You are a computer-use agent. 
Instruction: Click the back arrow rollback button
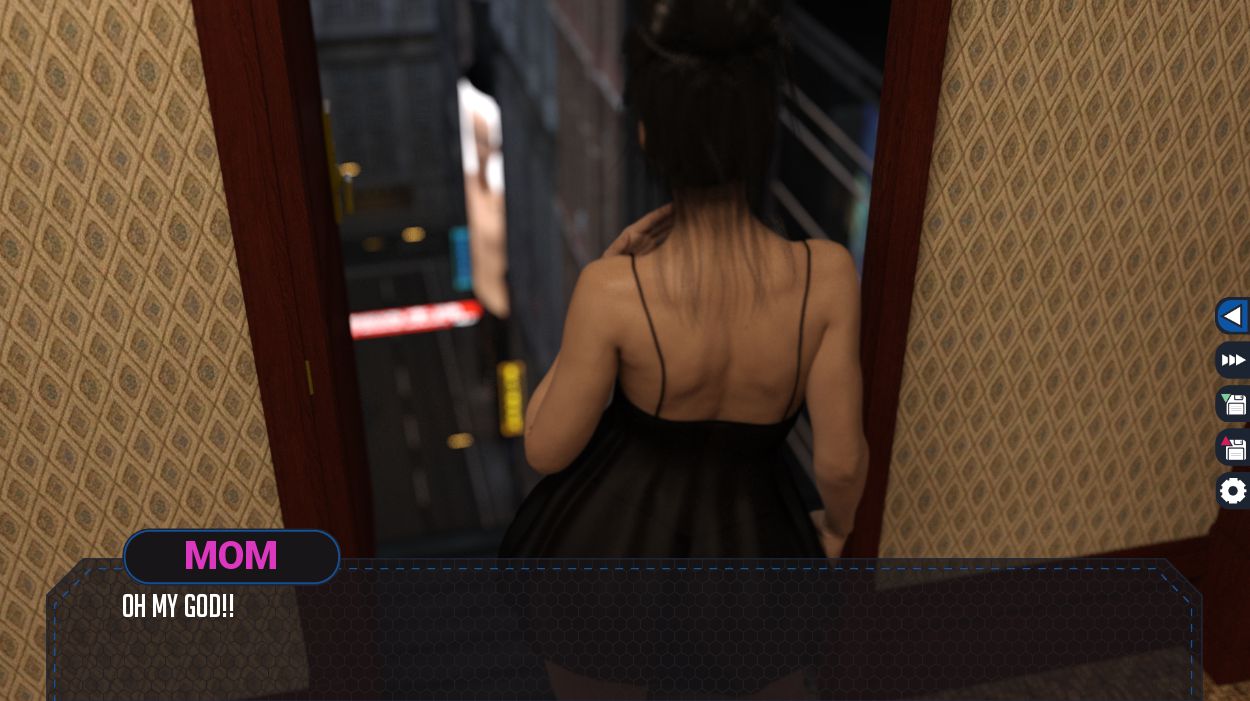[1233, 316]
